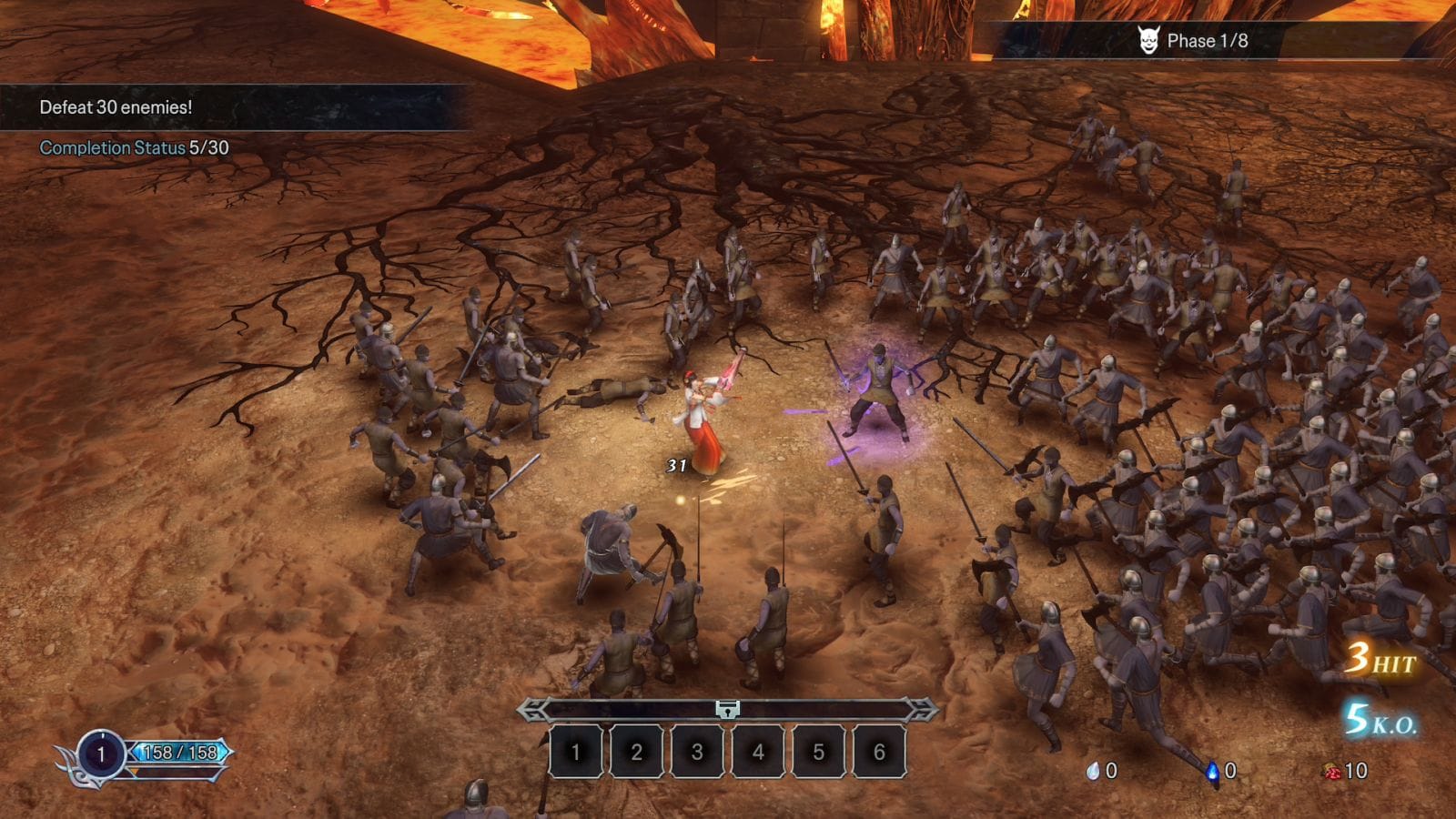
Task: Click hotbar slot number 4
Action: coord(758,752)
